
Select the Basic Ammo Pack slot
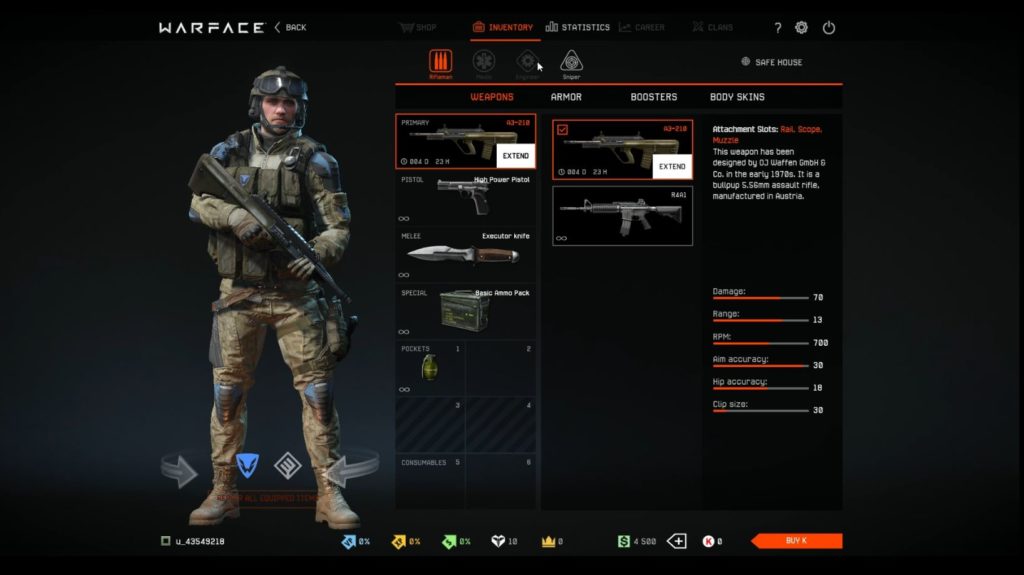click(465, 311)
